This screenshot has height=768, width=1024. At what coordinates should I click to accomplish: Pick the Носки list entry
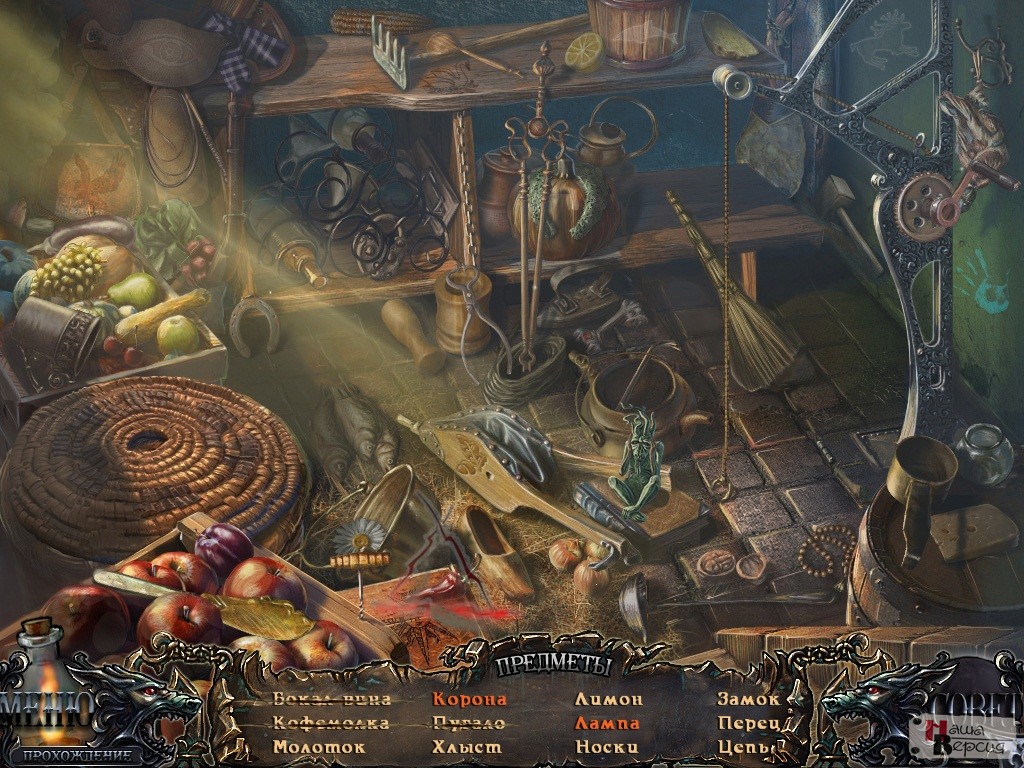pyautogui.click(x=606, y=747)
